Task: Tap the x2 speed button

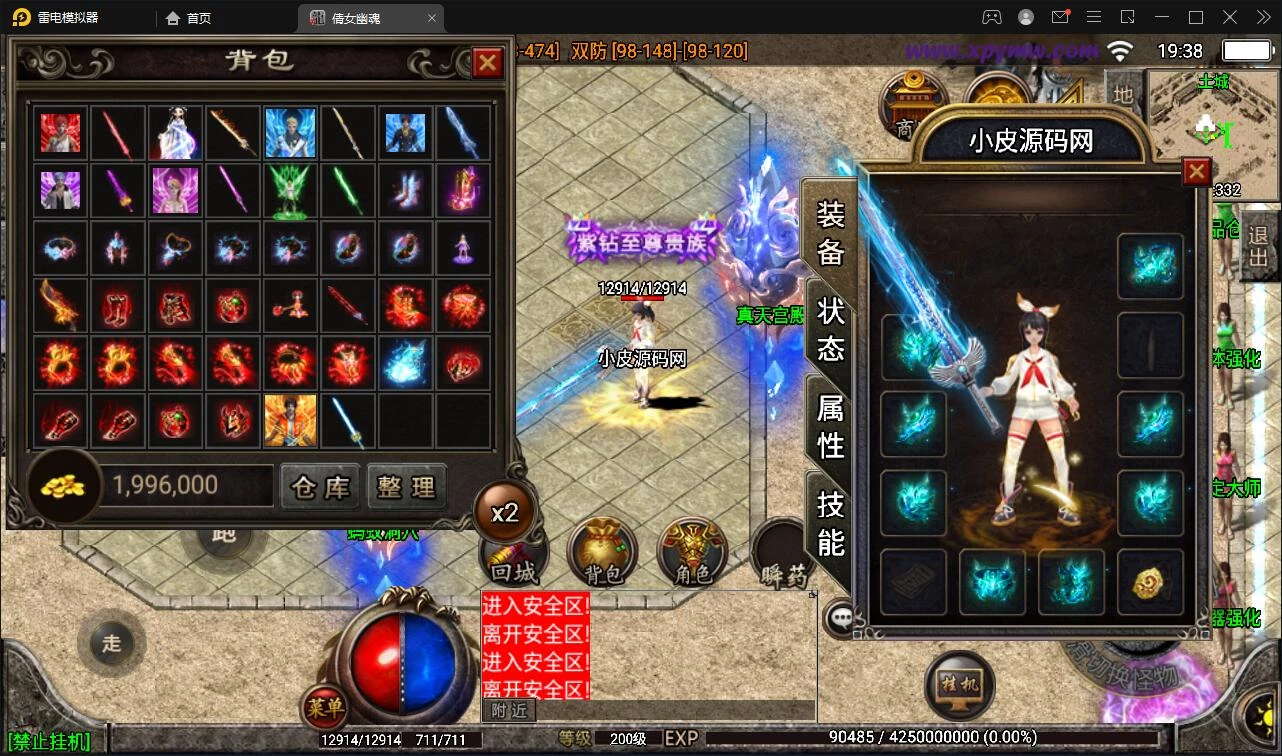Action: click(505, 513)
